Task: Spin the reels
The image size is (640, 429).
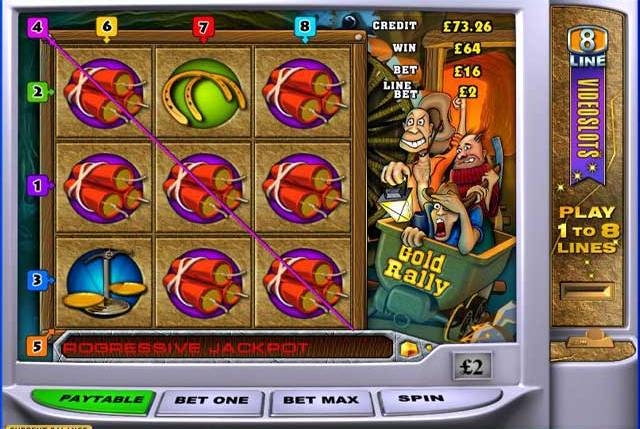Action: 421,399
